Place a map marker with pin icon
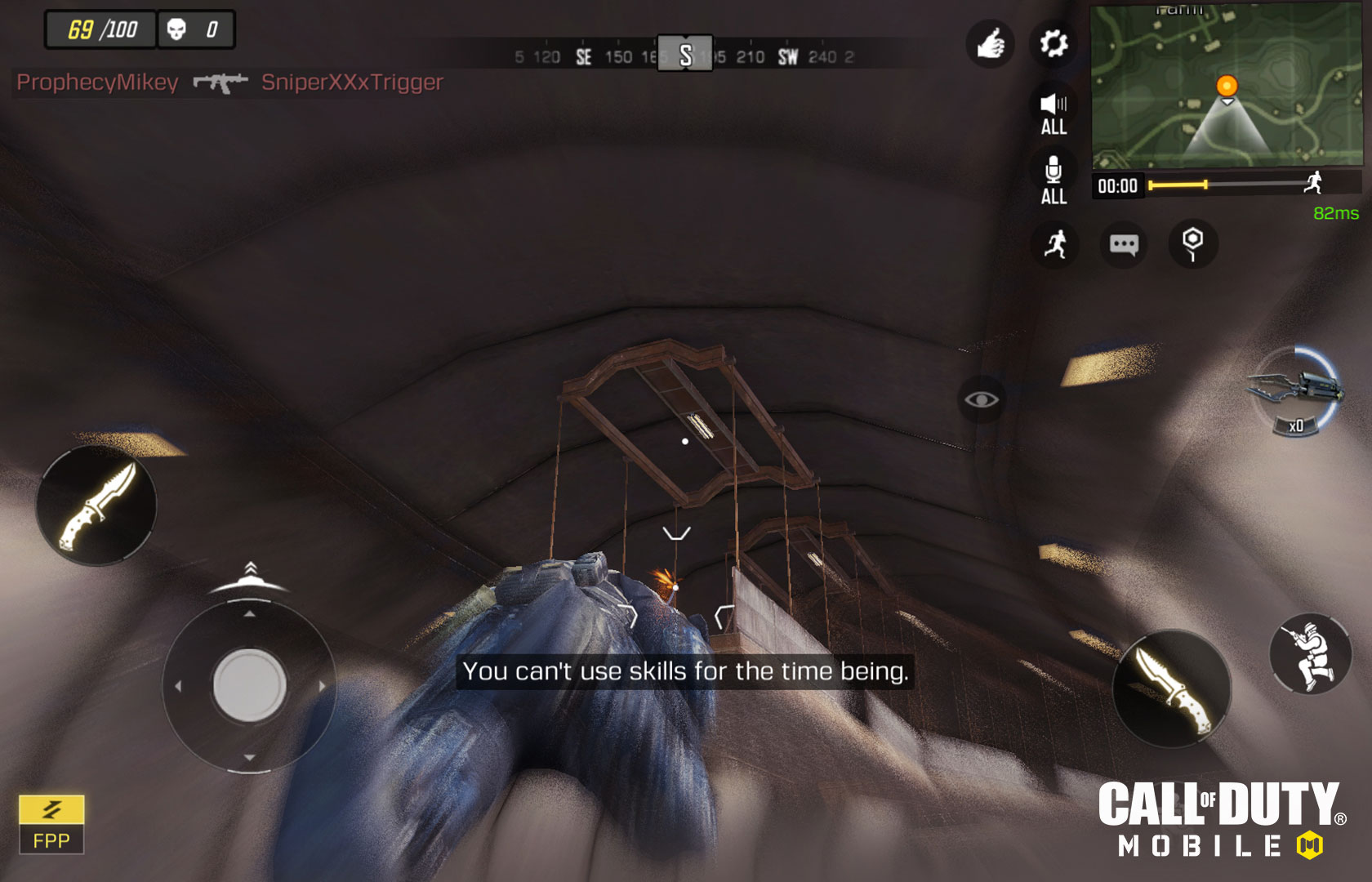The width and height of the screenshot is (1372, 882). [x=1192, y=243]
